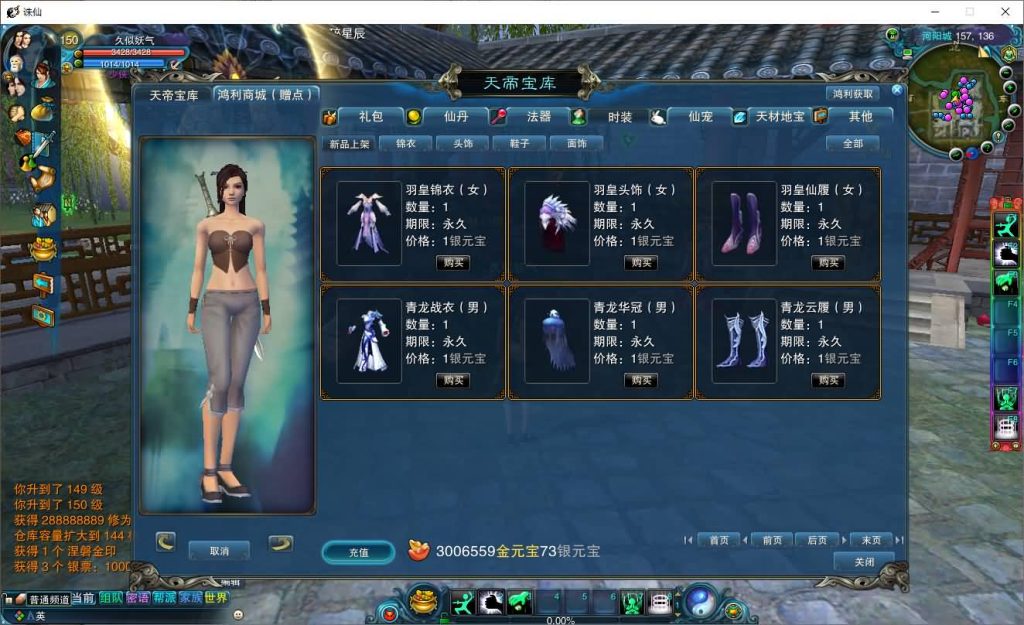The image size is (1024, 625).
Task: Select the 法器 category tab
Action: coord(538,117)
